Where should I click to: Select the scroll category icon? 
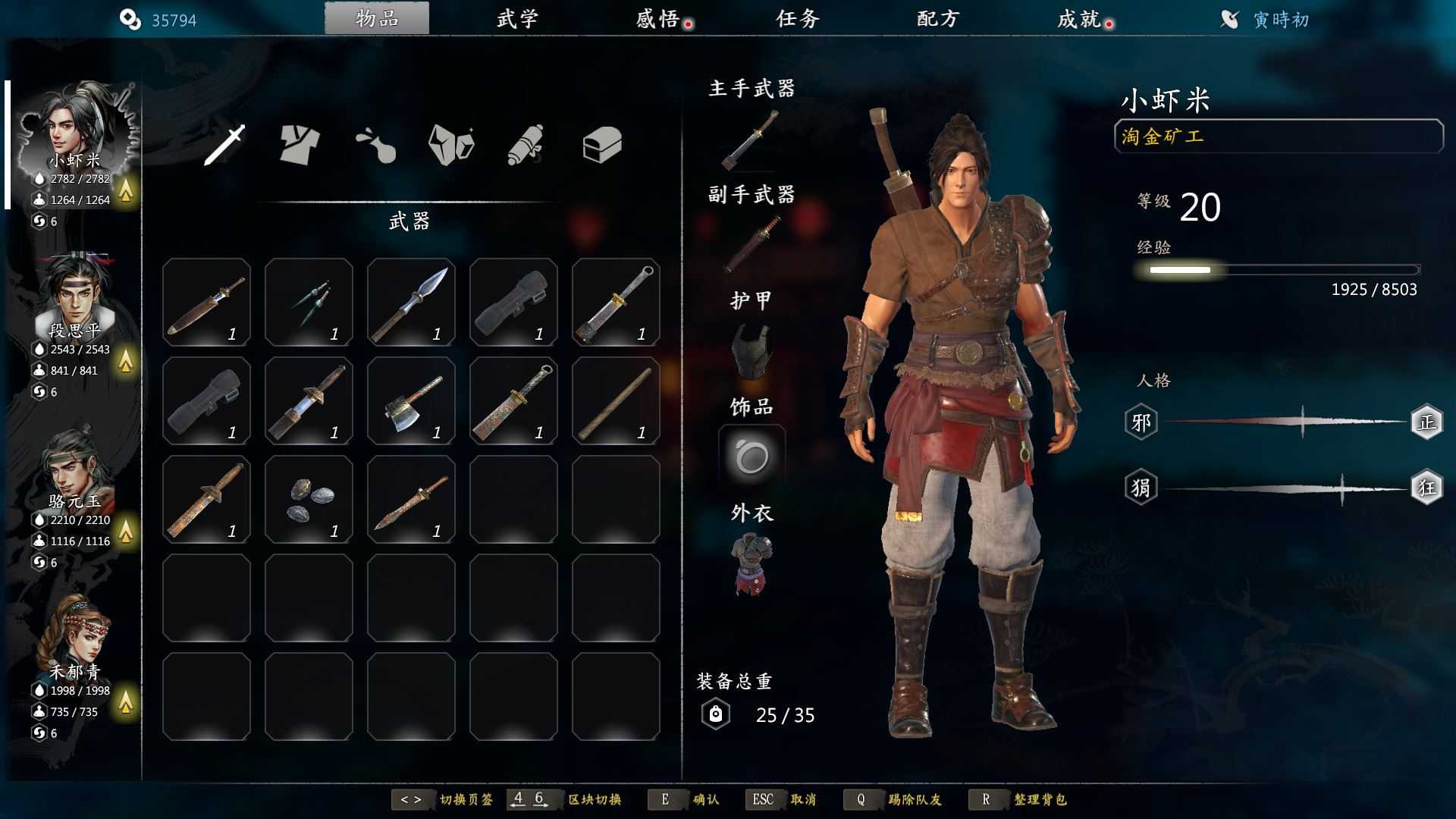526,146
